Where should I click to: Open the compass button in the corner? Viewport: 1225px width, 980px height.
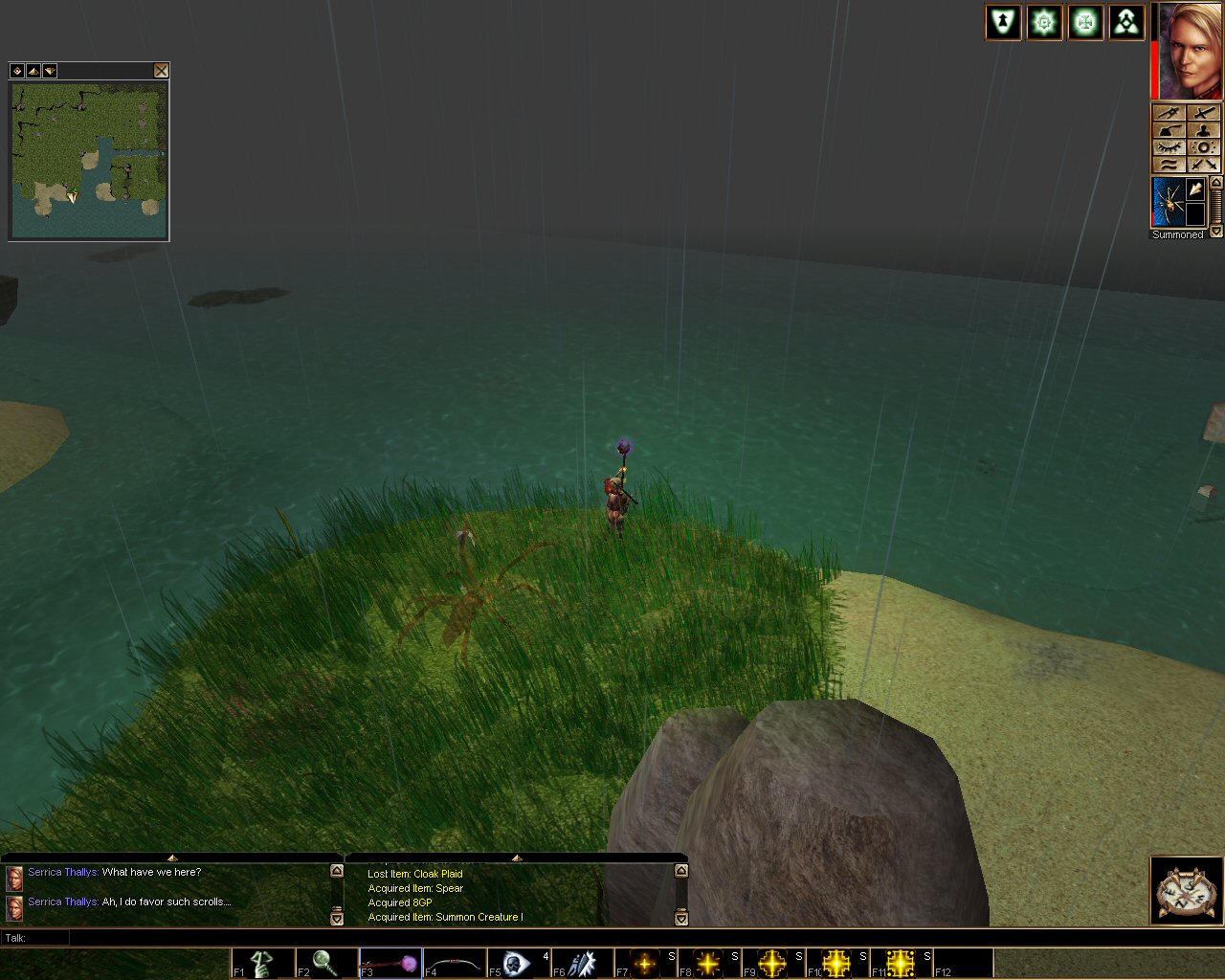1186,891
